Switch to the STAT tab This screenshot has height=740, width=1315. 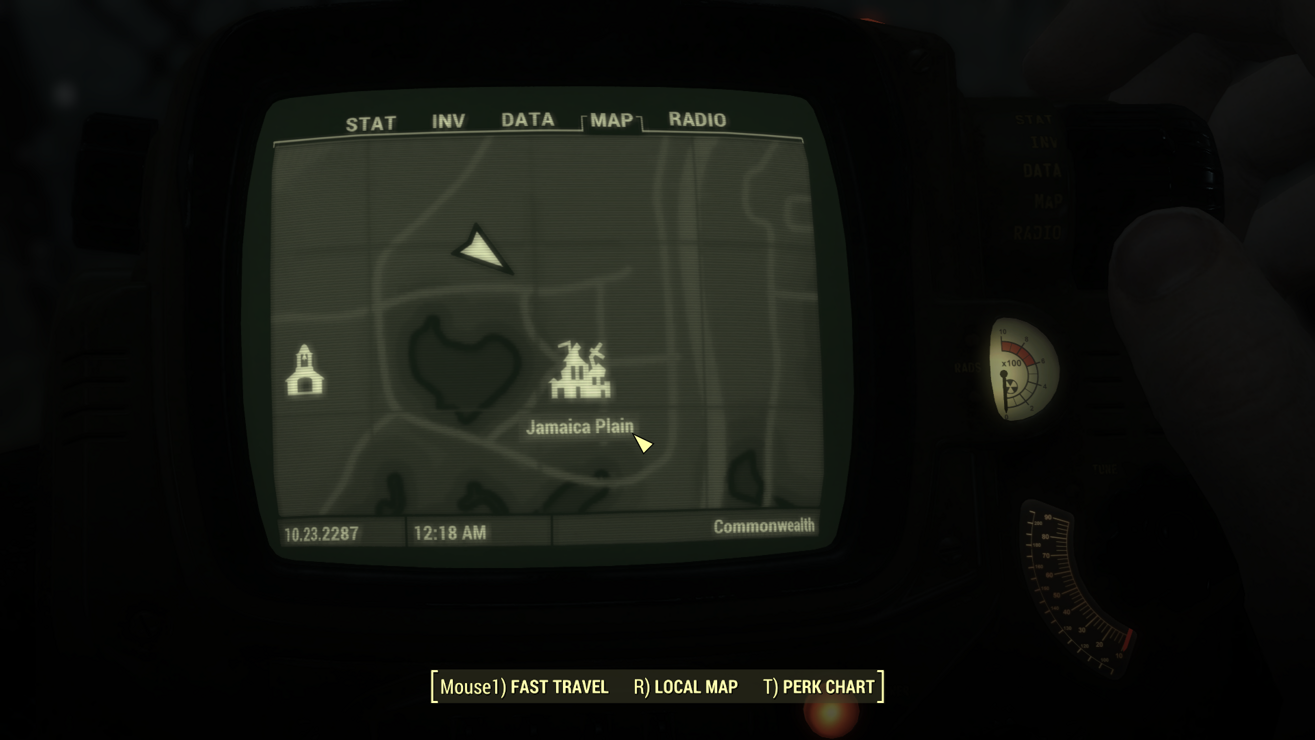[x=371, y=124]
